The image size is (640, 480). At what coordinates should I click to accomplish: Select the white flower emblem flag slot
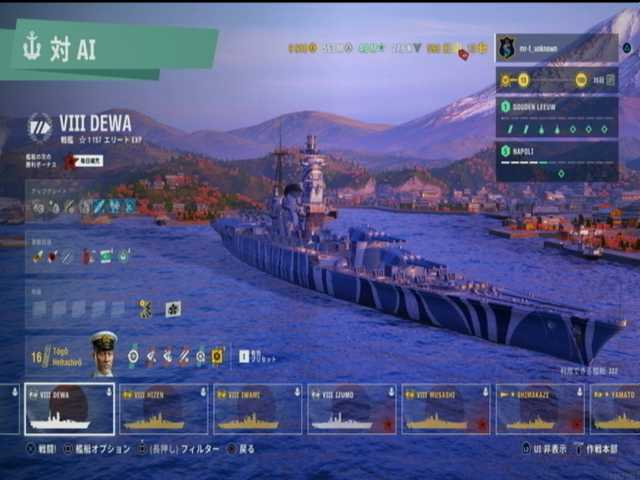point(173,309)
